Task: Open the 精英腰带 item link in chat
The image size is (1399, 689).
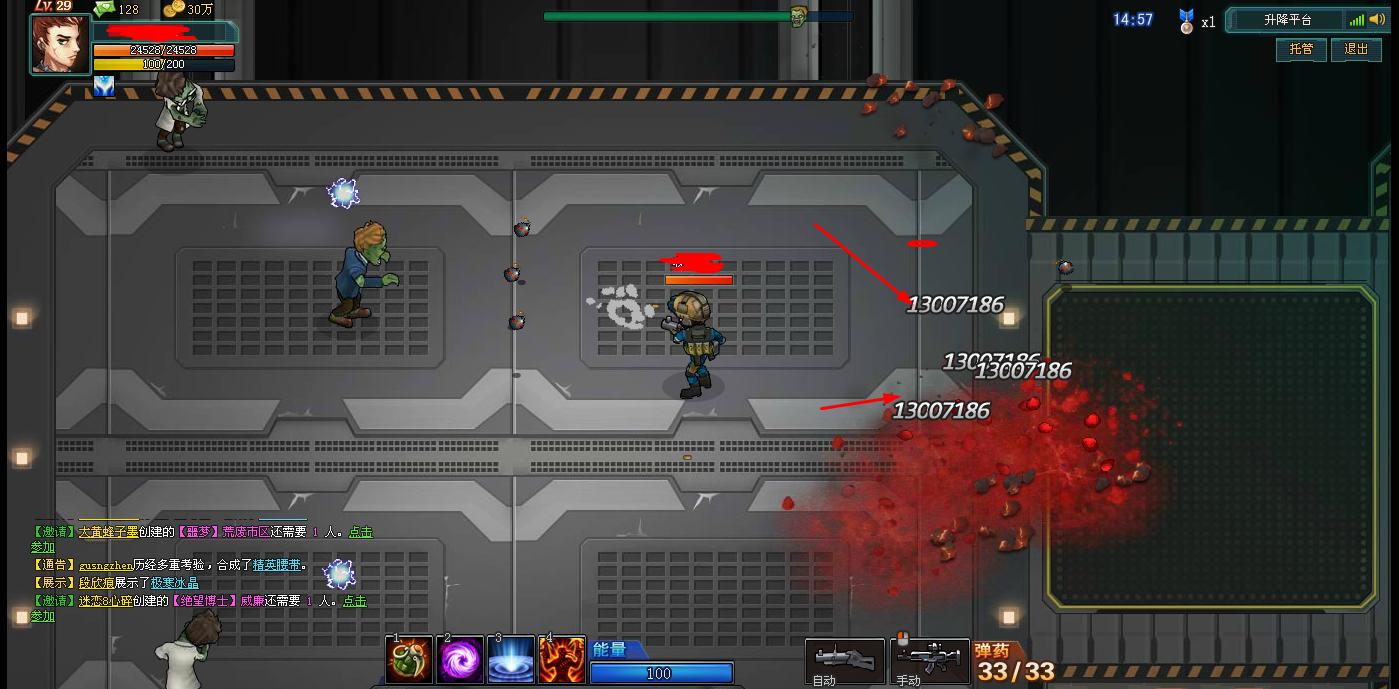Action: 276,565
